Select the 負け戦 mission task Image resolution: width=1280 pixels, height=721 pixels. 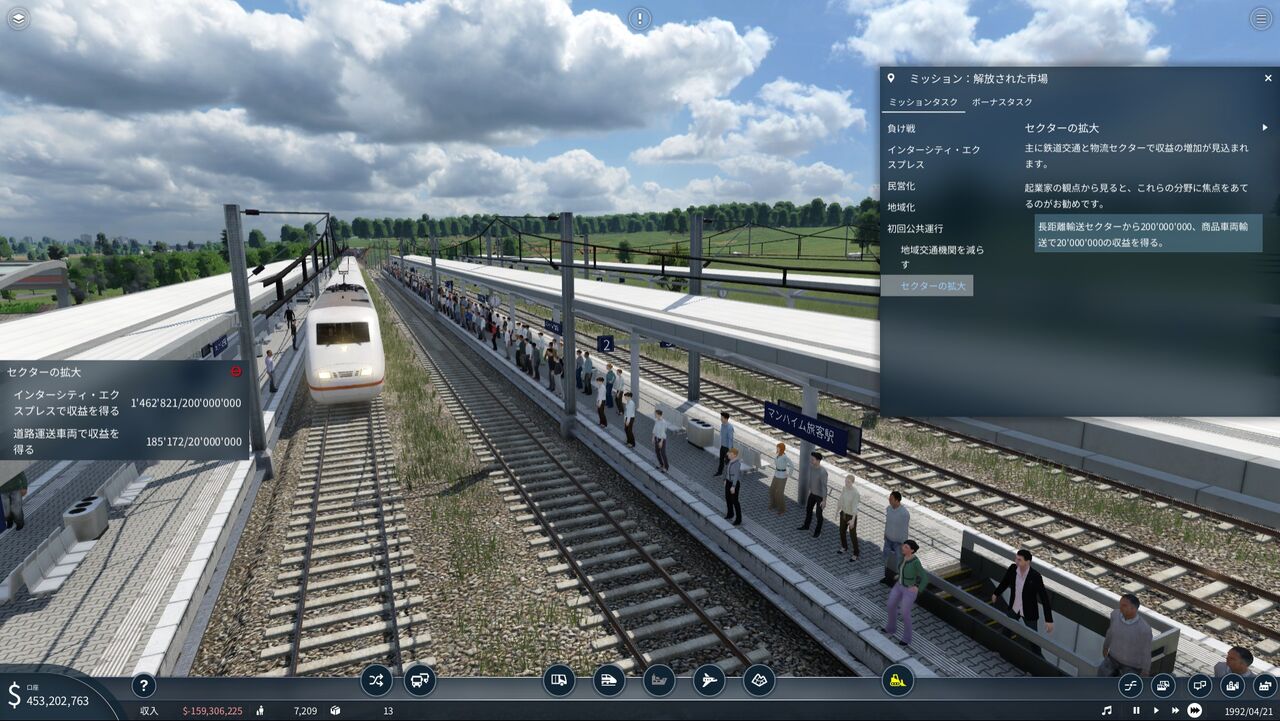coord(901,129)
